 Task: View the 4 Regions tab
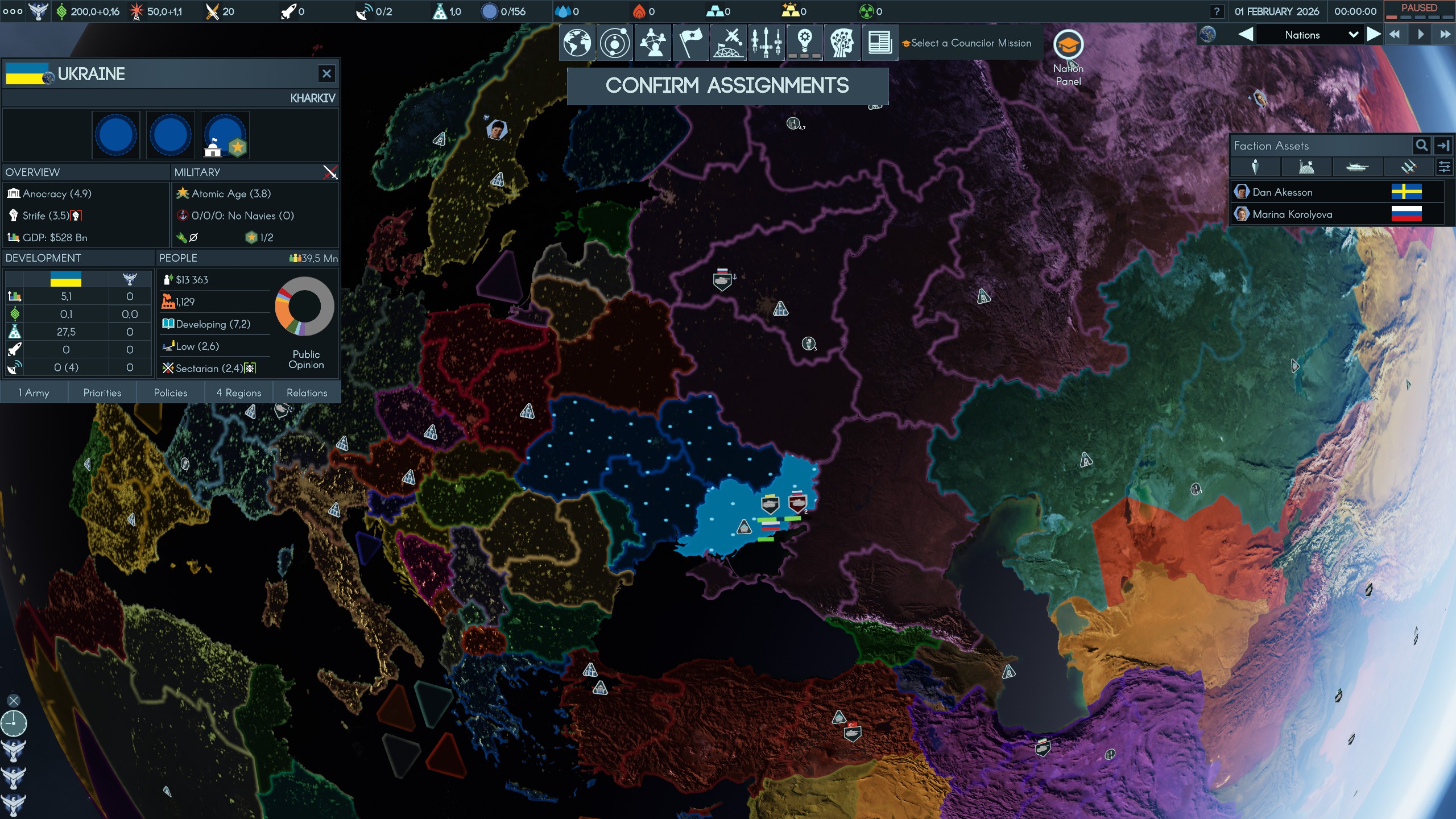238,392
